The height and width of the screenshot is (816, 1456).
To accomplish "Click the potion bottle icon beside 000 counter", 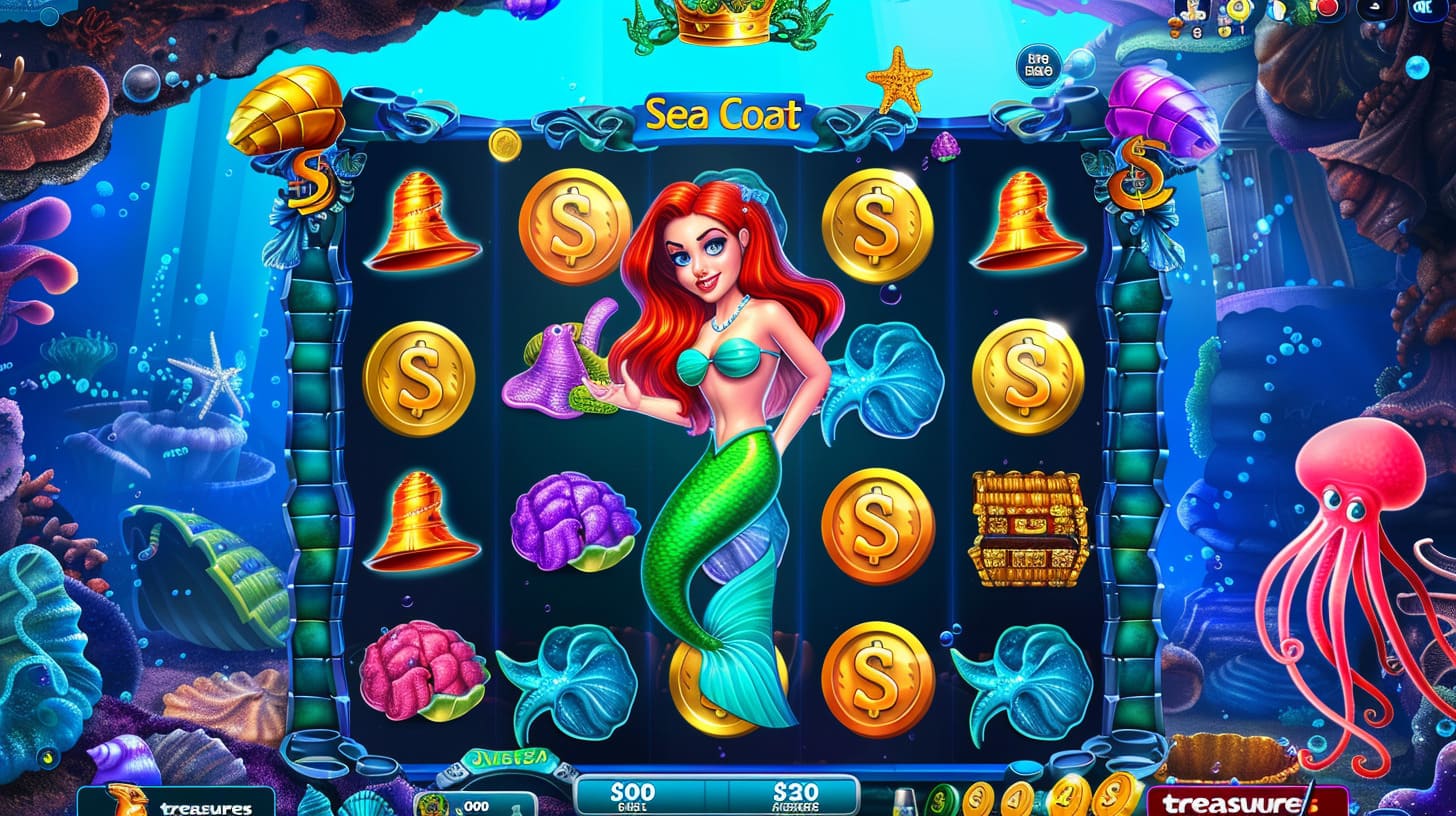I will [x=515, y=808].
